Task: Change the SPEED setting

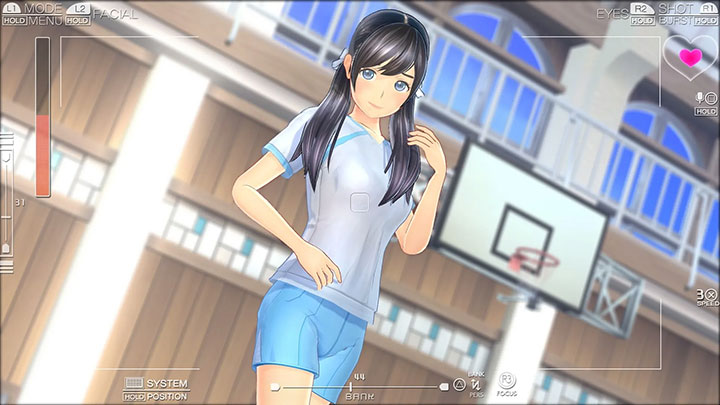Action: click(707, 296)
